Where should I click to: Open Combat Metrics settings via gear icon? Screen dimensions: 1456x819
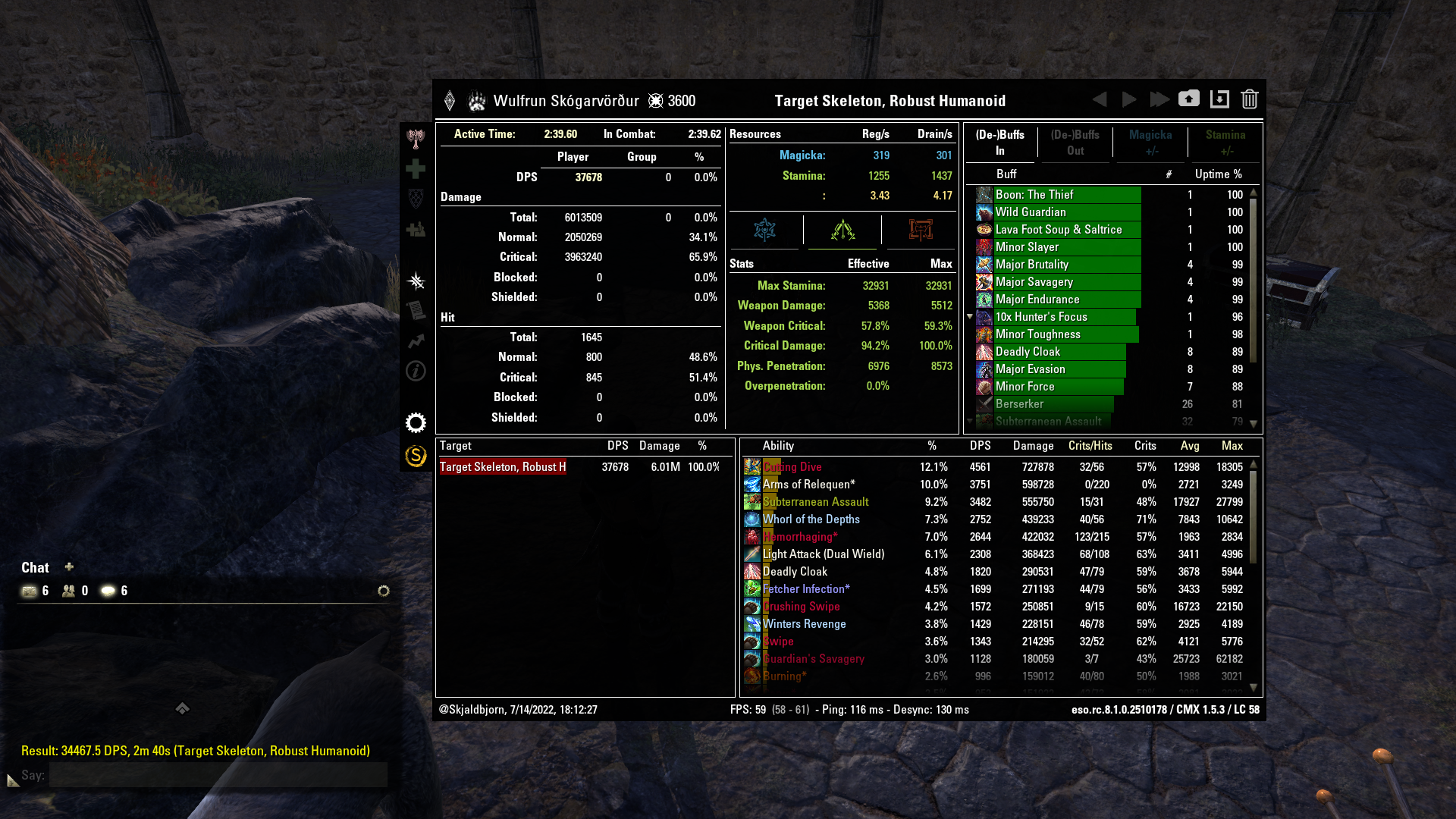[x=415, y=422]
